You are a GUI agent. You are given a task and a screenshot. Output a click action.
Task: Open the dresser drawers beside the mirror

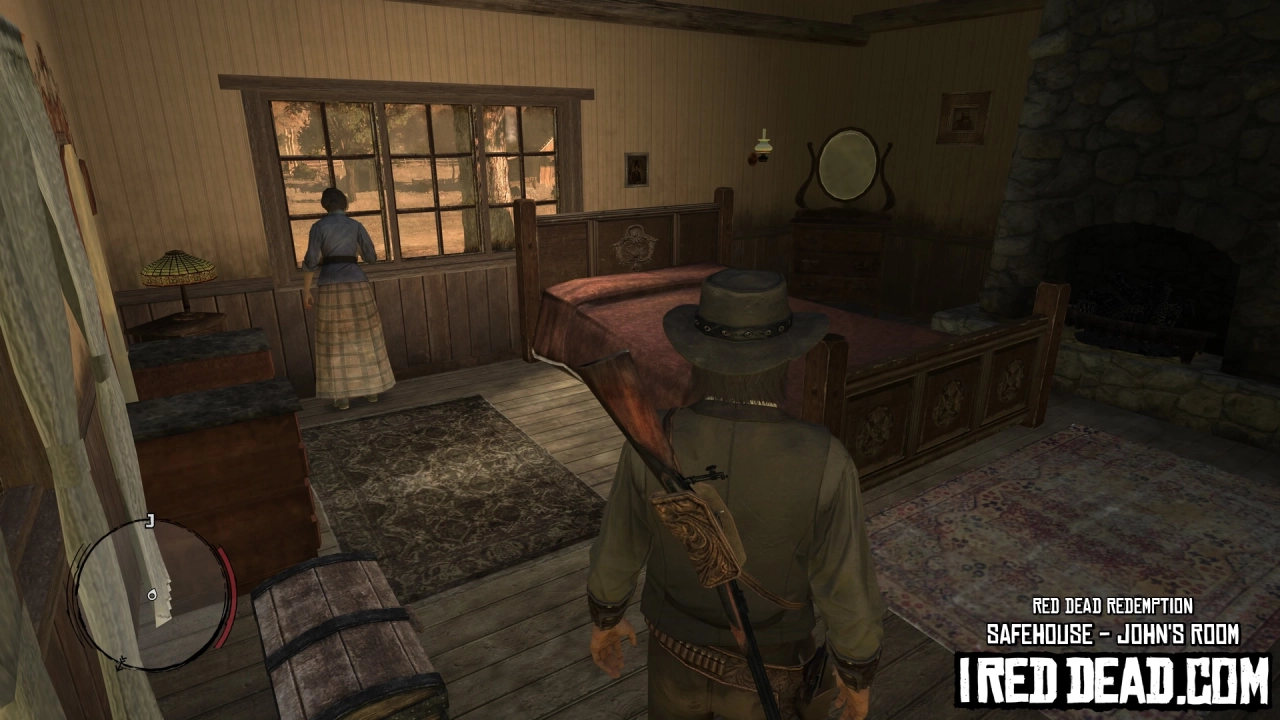point(840,255)
